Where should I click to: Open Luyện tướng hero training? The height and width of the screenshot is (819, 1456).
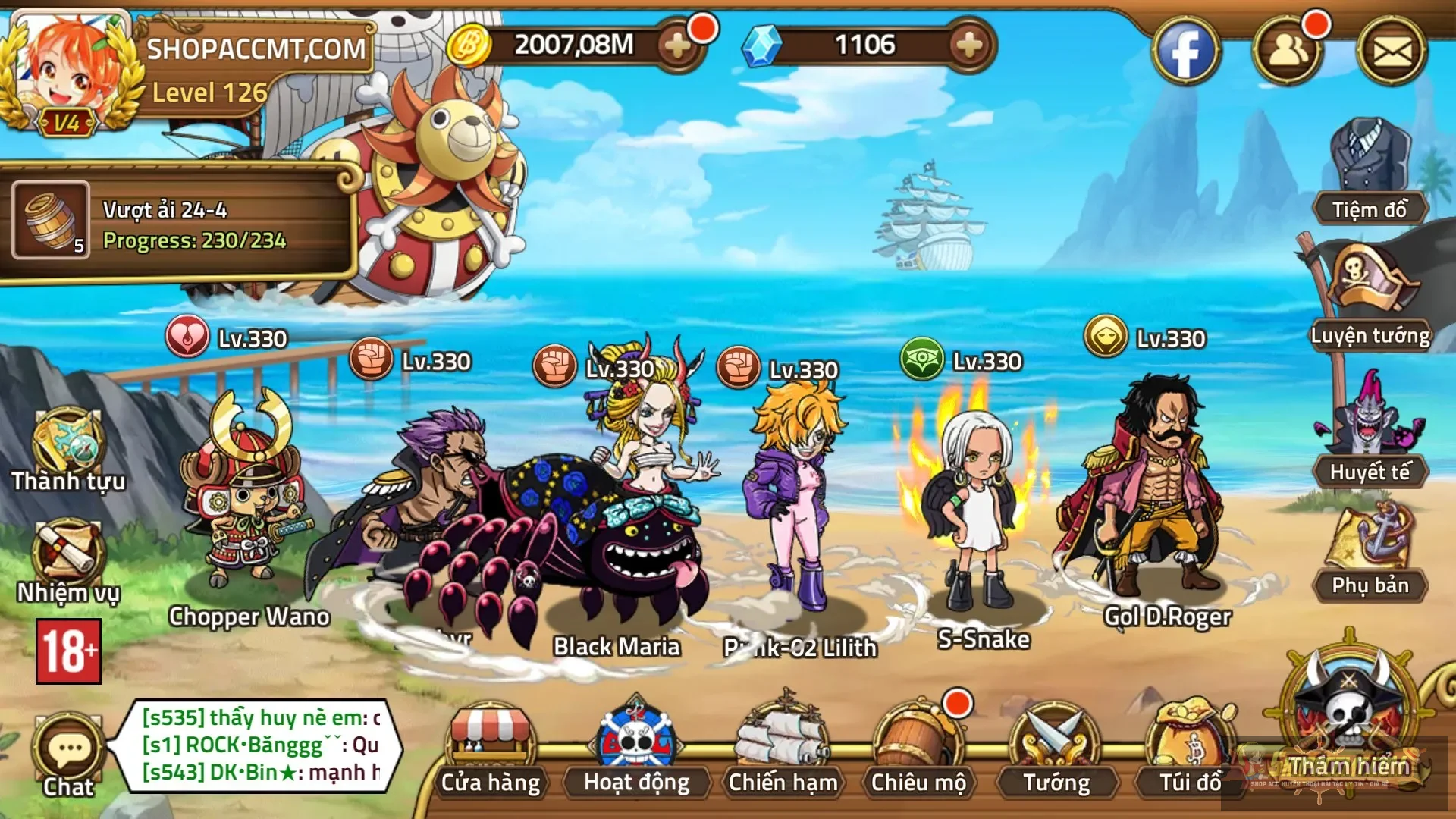1370,296
